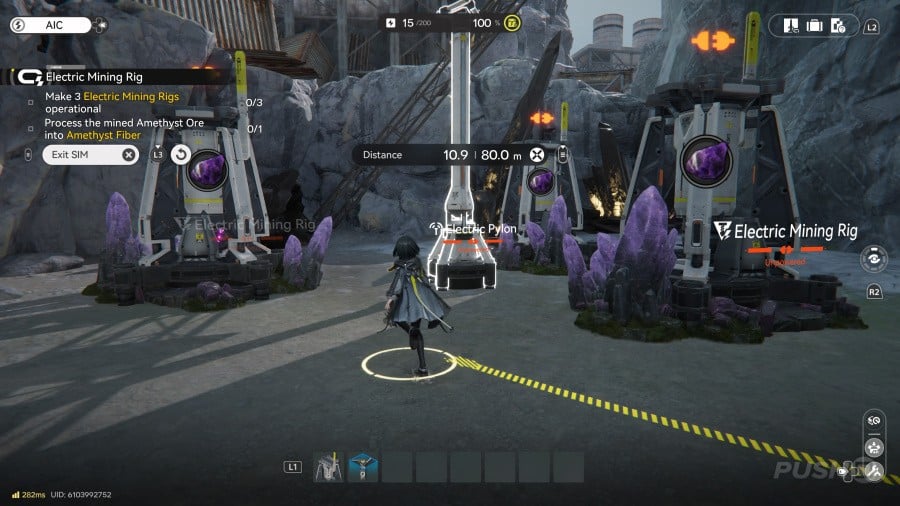Select the blue electric pylon hotbar slot
900x506 pixels.
coord(363,466)
